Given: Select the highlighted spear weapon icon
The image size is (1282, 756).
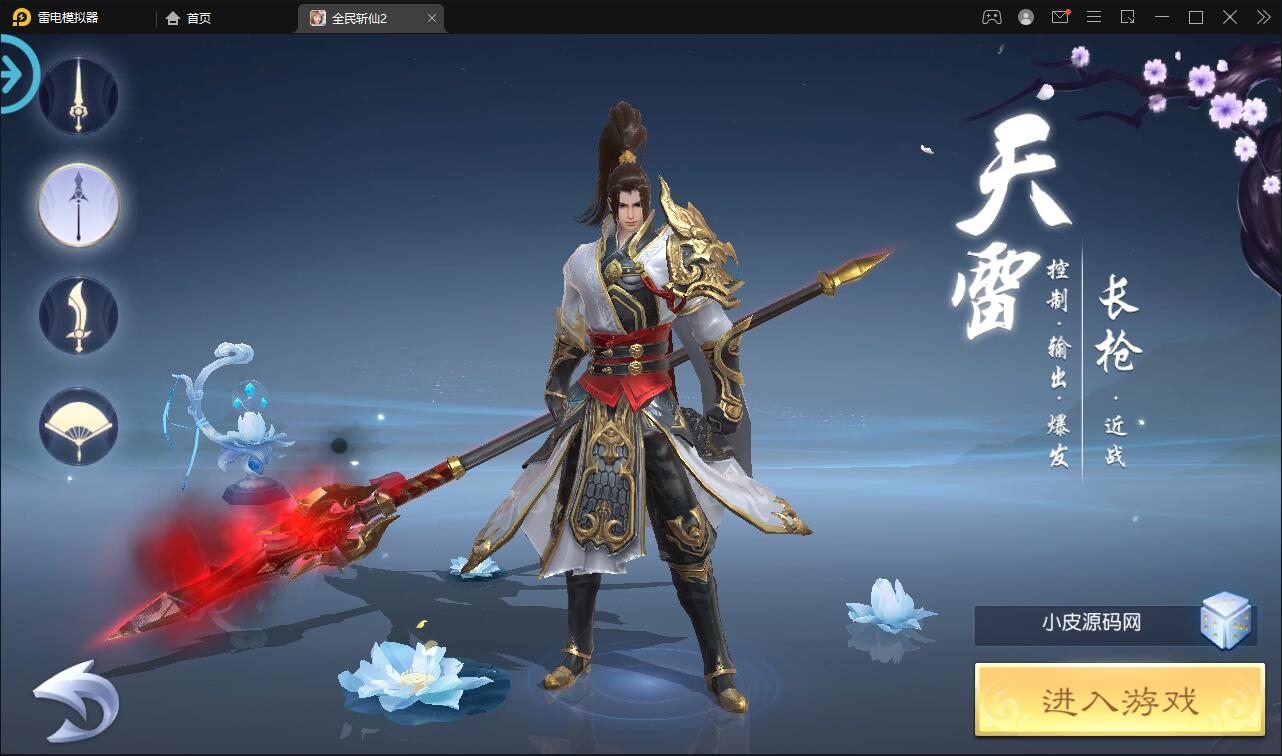Looking at the screenshot, I should (78, 205).
